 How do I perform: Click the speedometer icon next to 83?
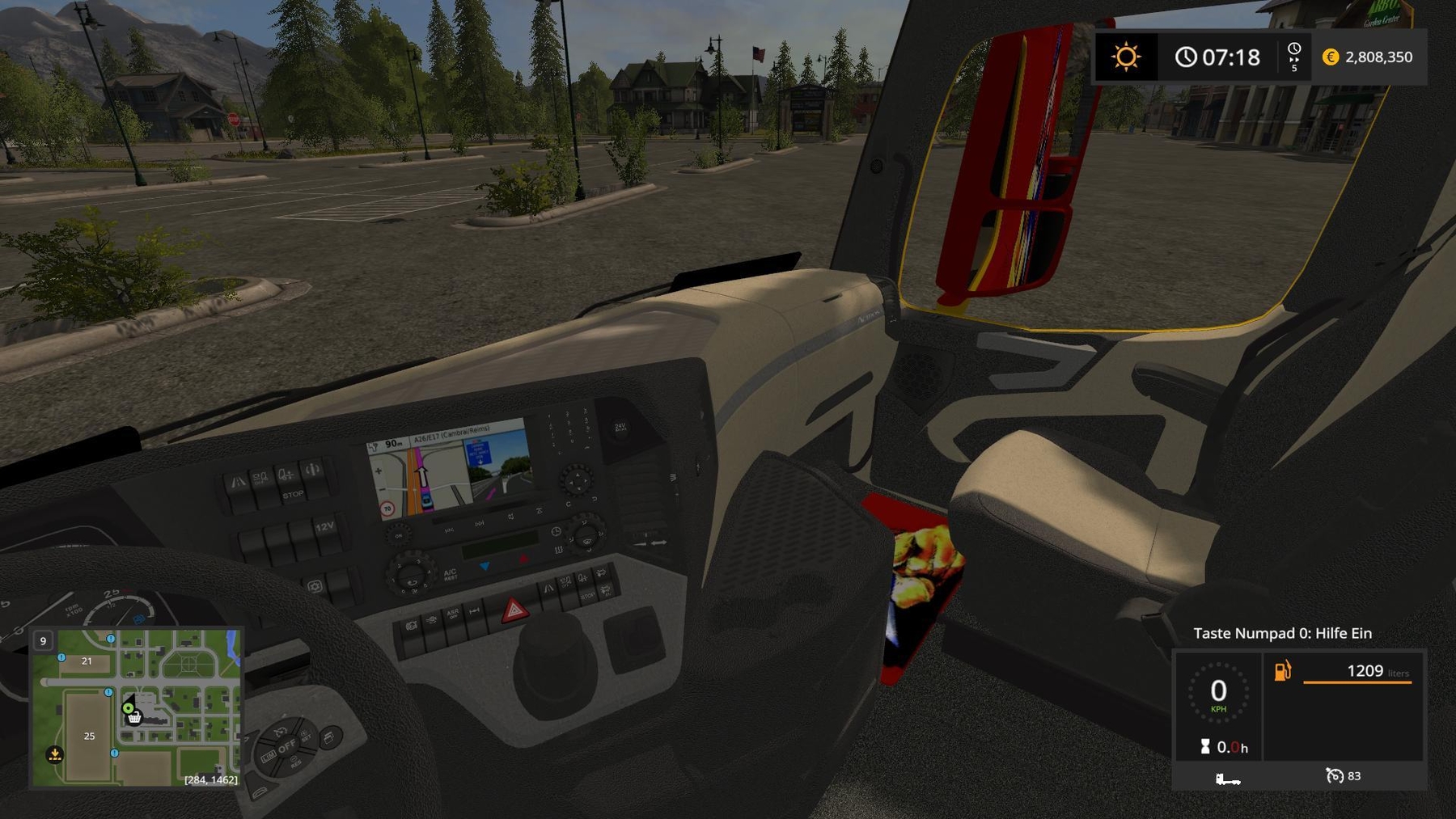point(1335,776)
